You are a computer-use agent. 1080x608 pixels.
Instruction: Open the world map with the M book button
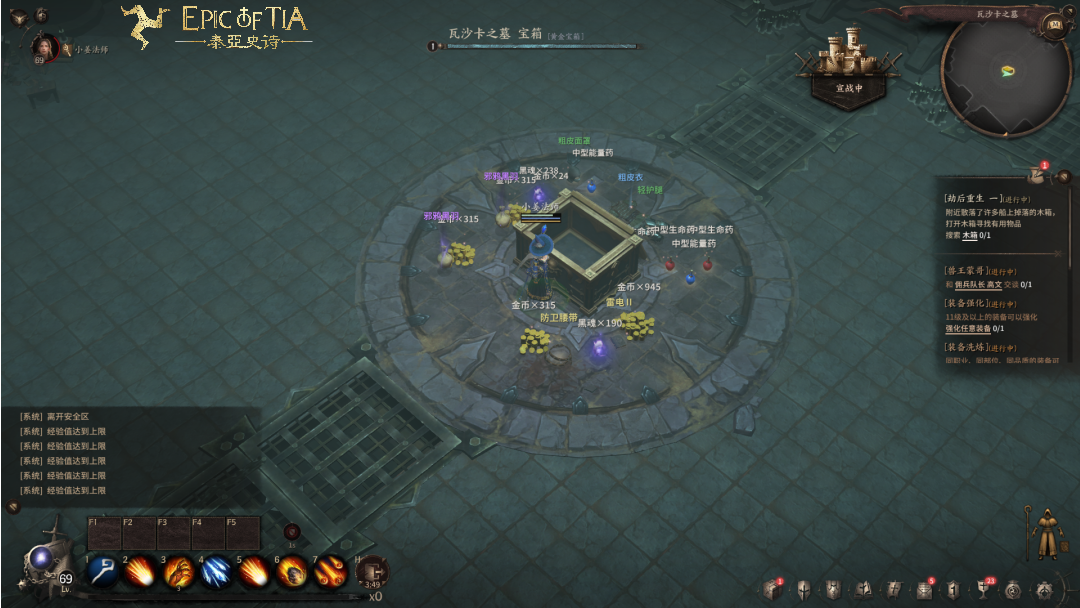[1052, 24]
